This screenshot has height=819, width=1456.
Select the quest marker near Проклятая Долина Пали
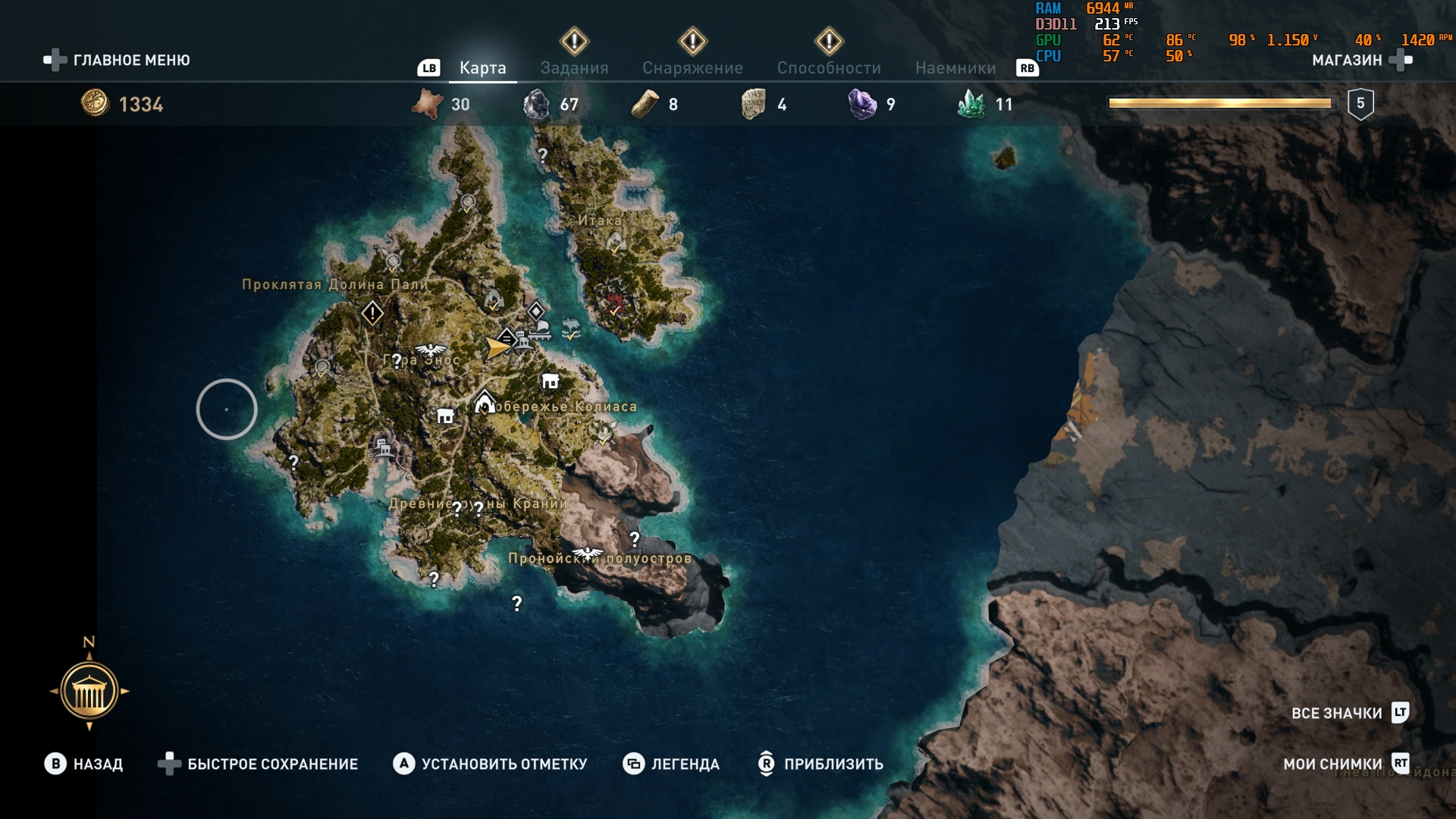[x=372, y=312]
